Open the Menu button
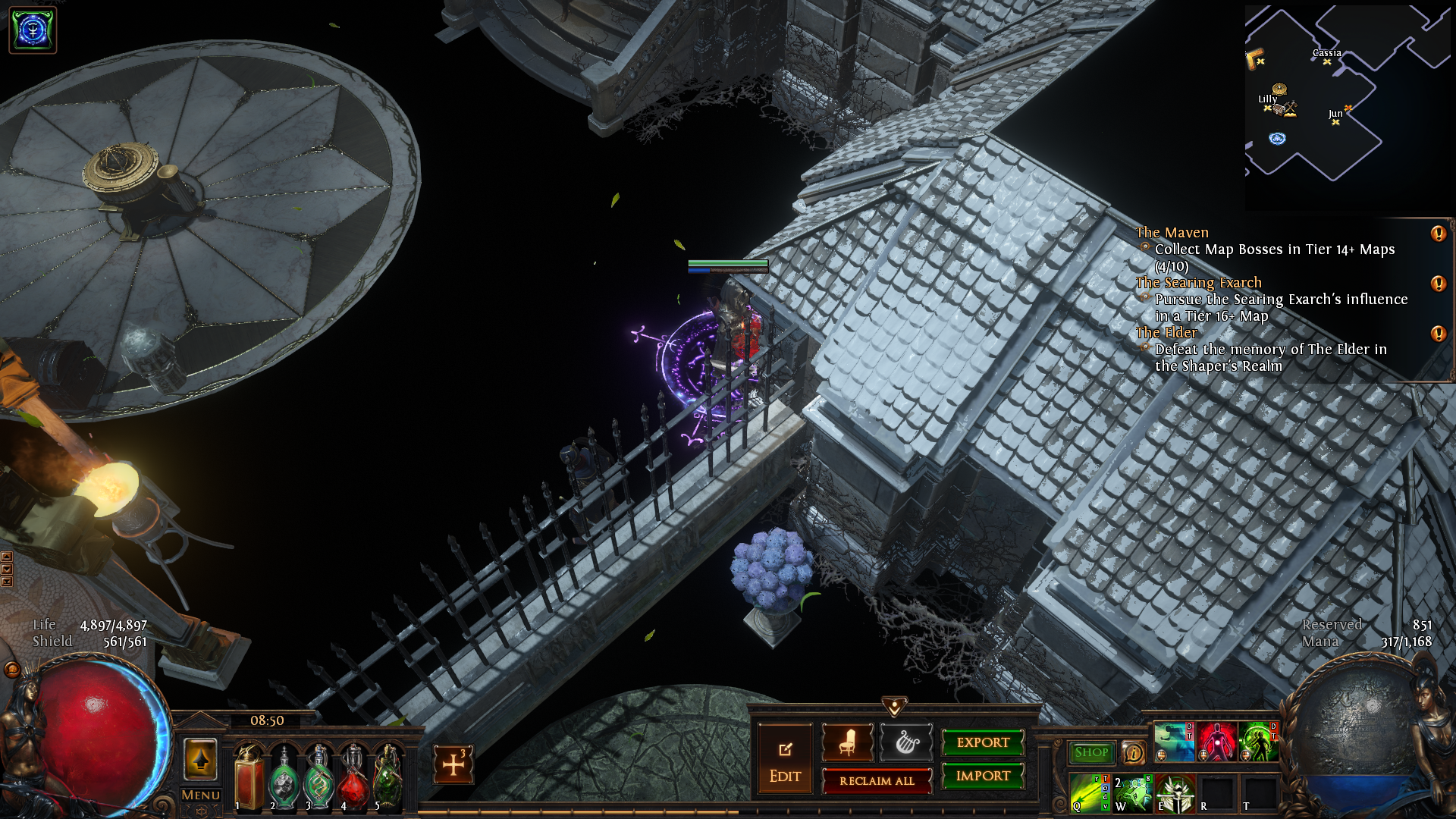Screen dimensions: 1456x819 pyautogui.click(x=201, y=795)
